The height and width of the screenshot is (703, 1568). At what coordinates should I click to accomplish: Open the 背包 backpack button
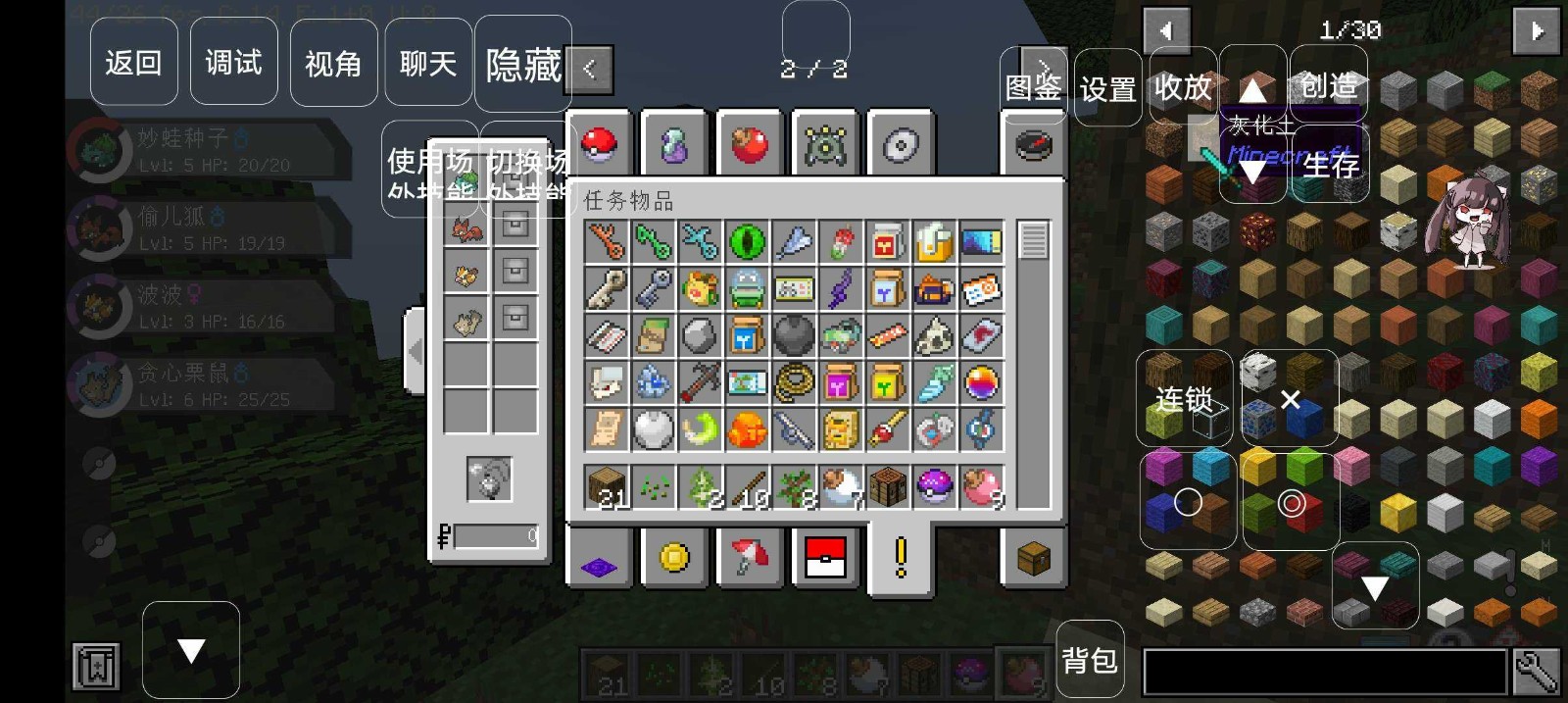coord(1090,660)
